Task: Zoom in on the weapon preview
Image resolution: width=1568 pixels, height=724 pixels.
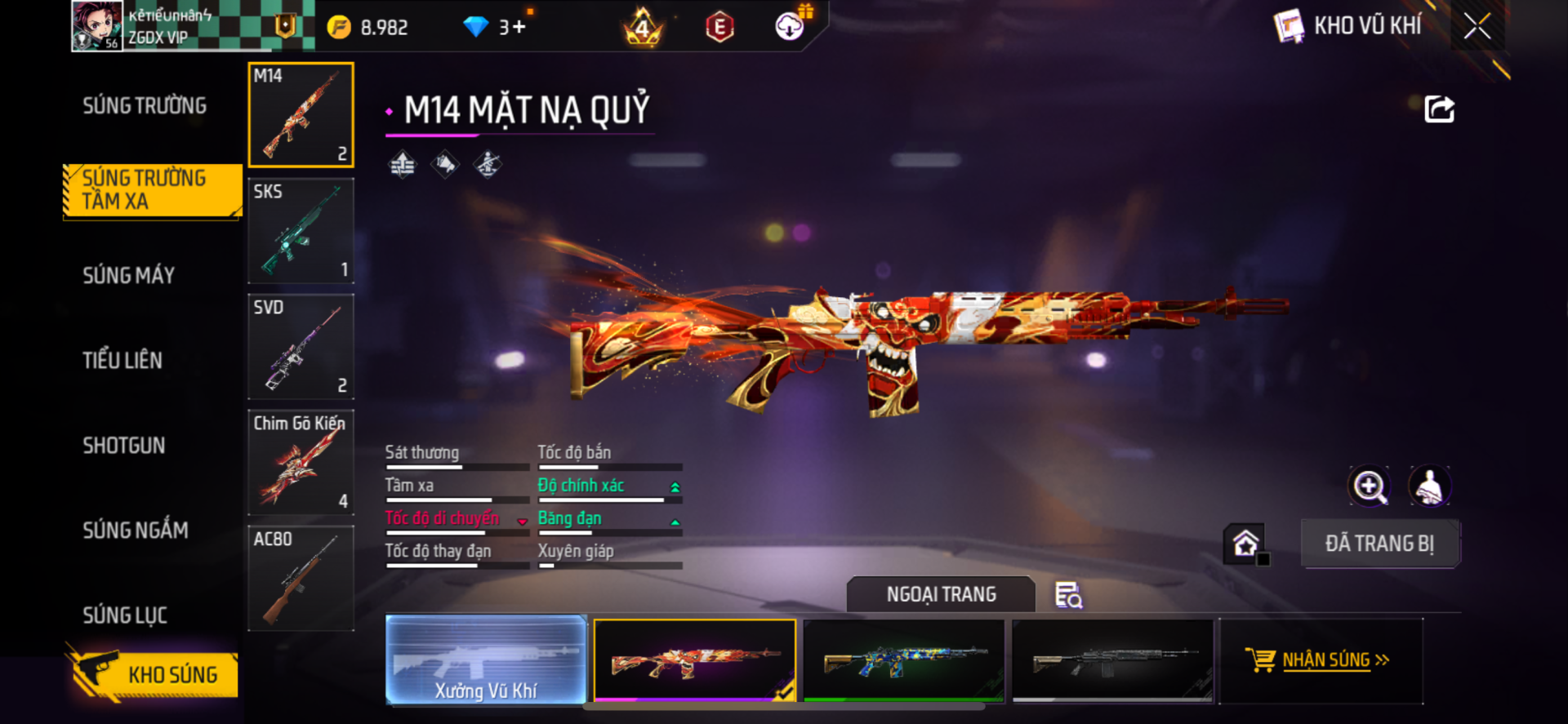Action: [x=1369, y=486]
